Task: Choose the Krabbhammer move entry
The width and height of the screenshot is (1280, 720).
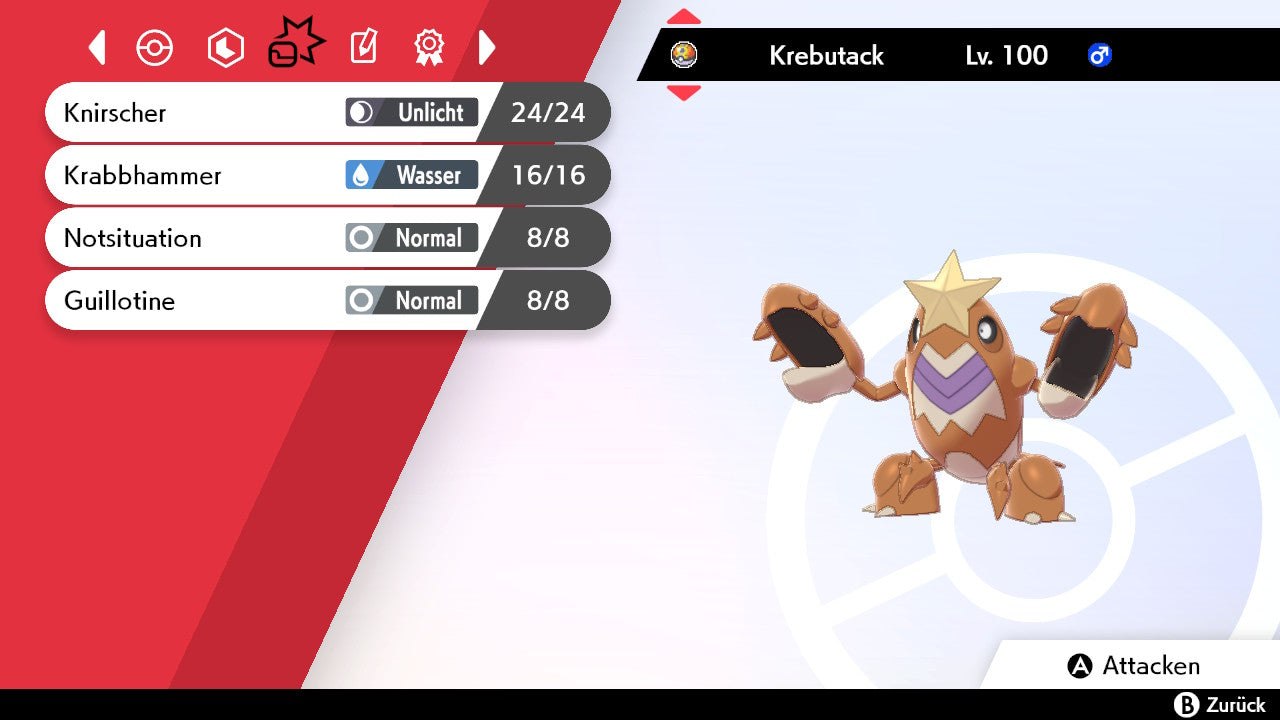Action: click(326, 176)
